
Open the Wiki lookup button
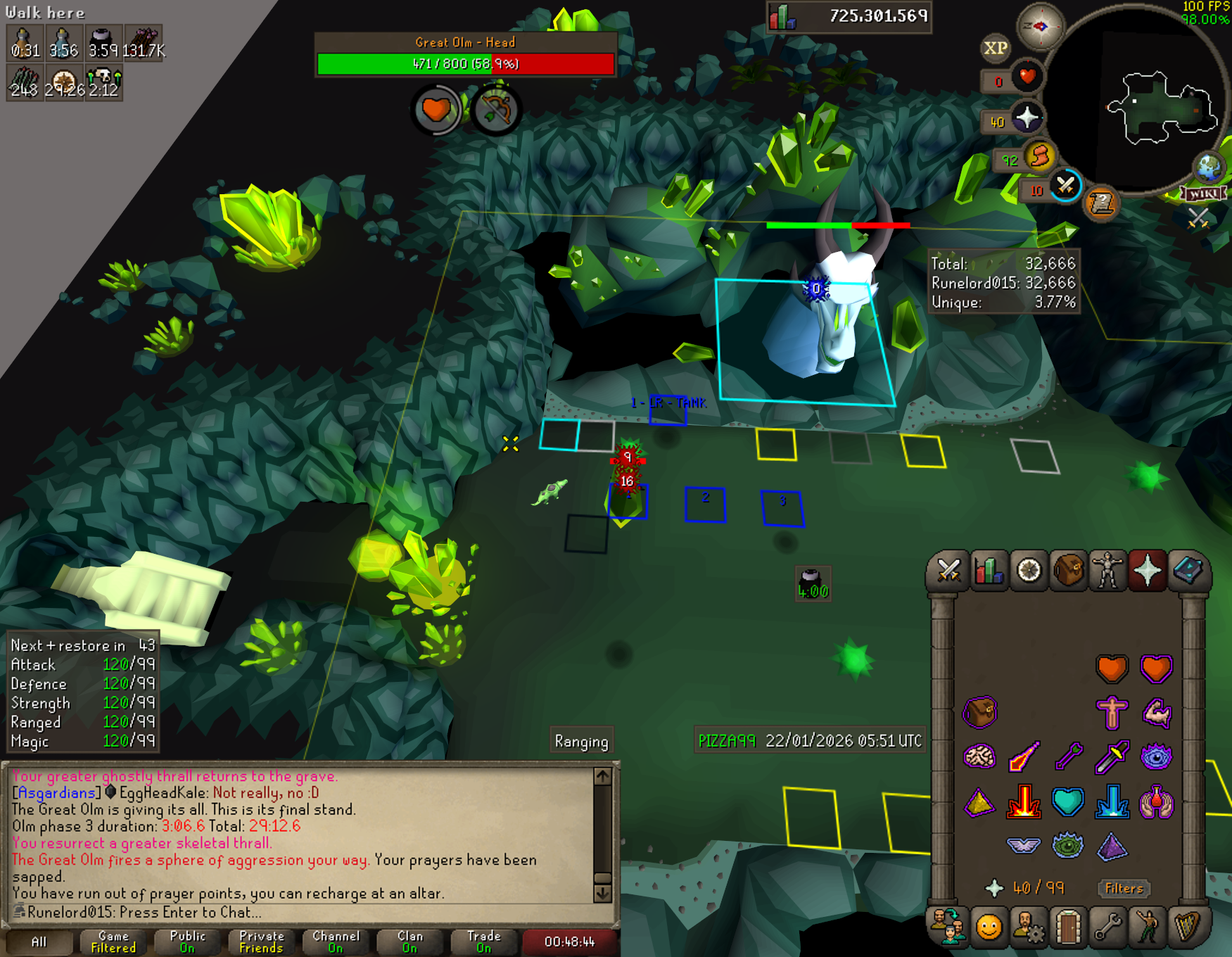(x=1204, y=194)
